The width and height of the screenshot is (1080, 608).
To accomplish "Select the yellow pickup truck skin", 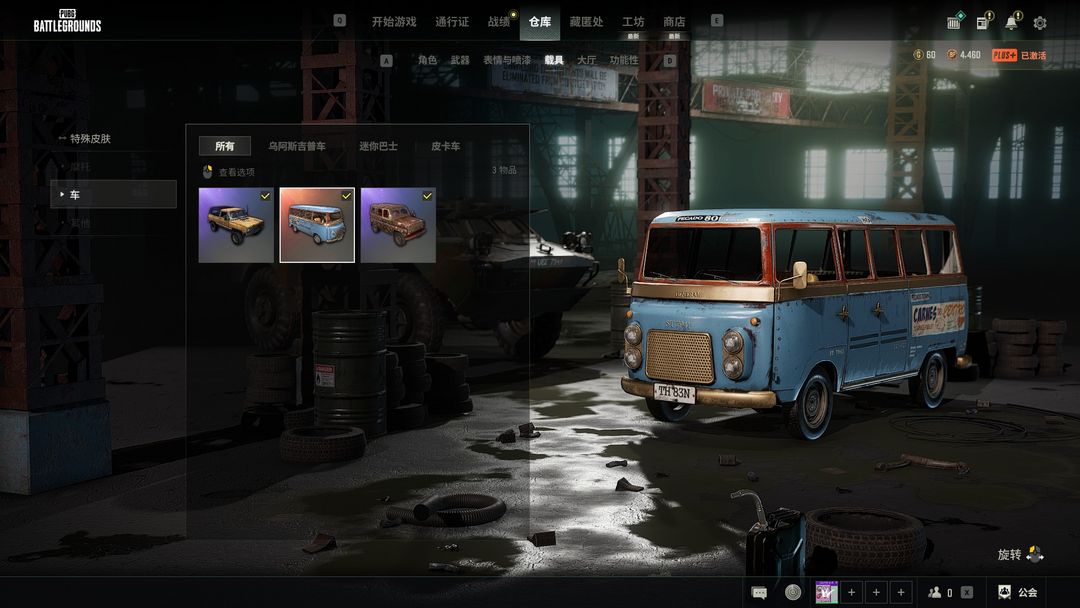I will tap(236, 225).
